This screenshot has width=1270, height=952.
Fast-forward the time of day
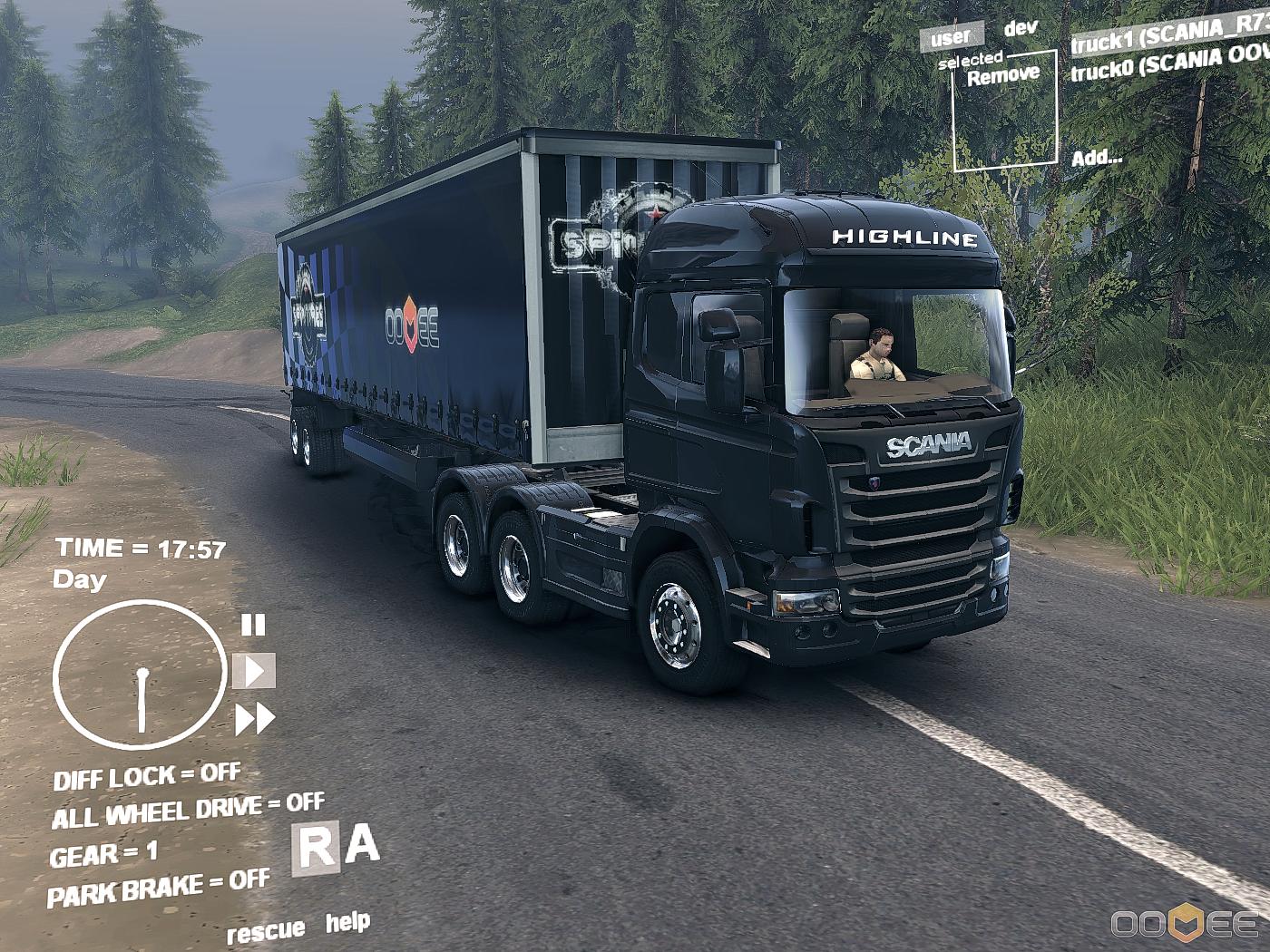[x=255, y=719]
